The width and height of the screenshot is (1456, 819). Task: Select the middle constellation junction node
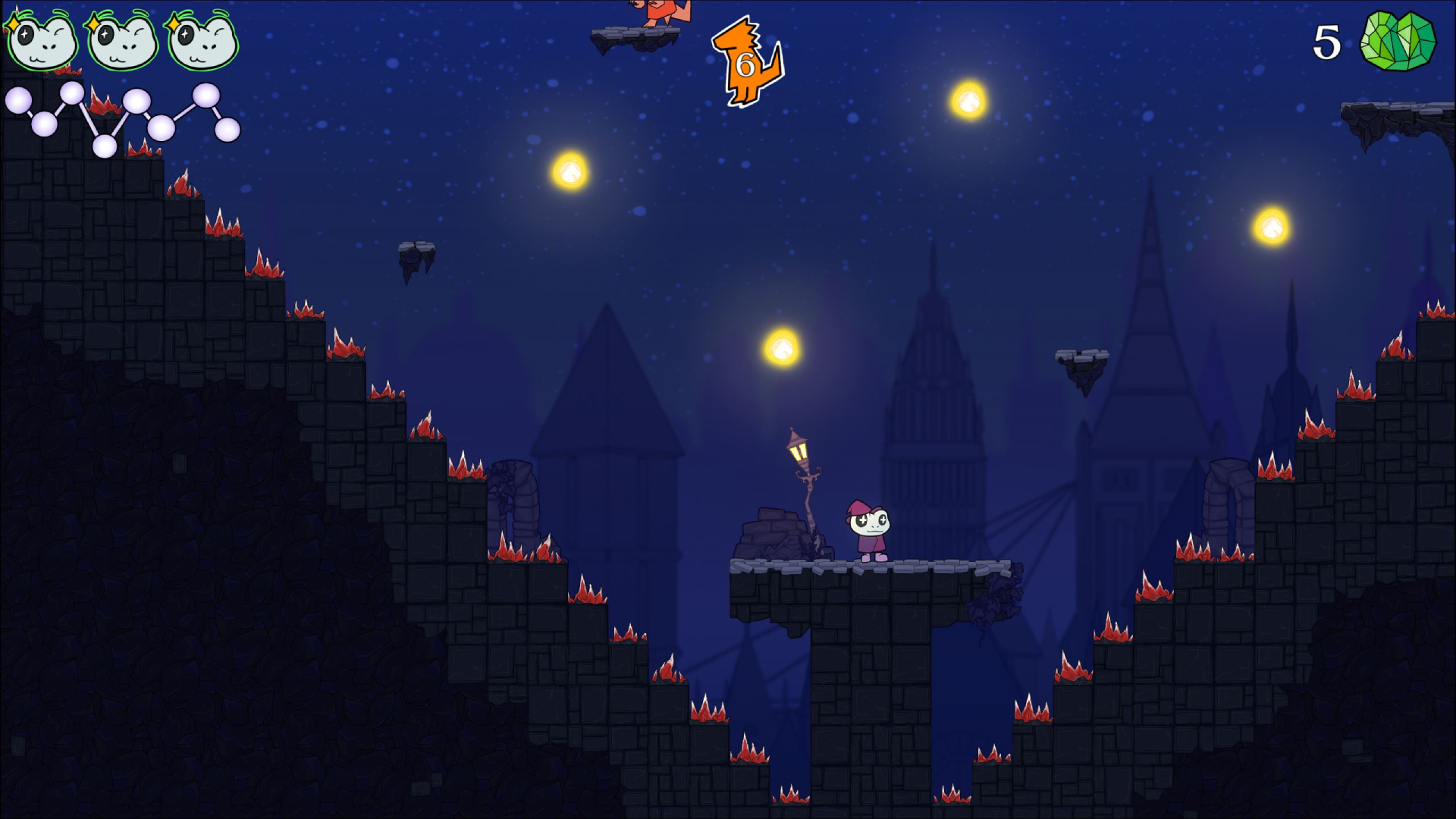tap(136, 99)
